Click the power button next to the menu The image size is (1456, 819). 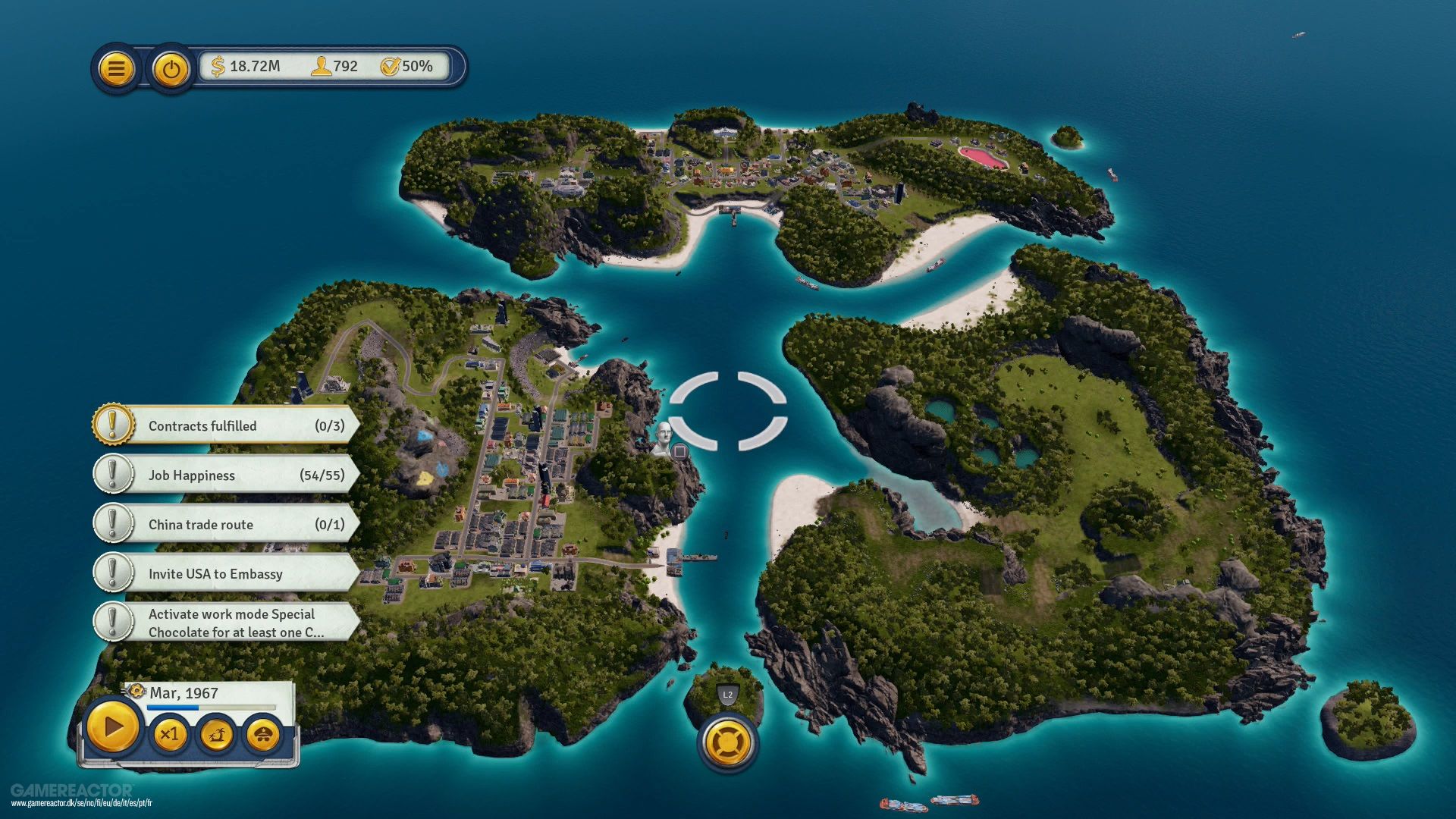click(169, 68)
